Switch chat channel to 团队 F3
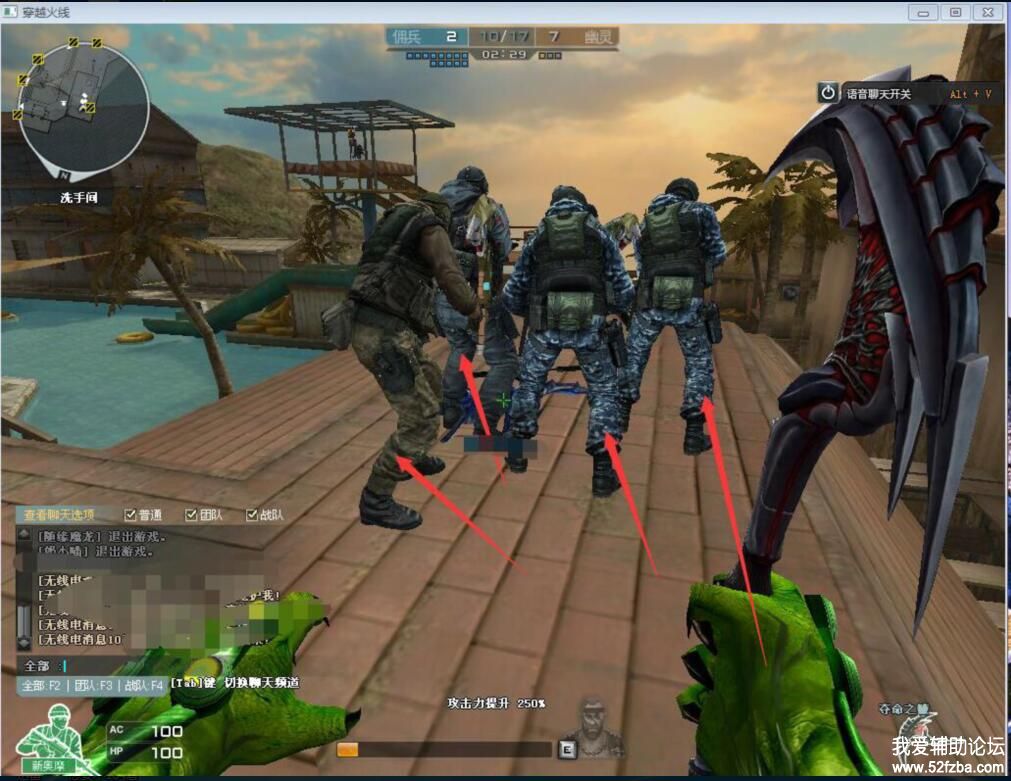 click(94, 685)
